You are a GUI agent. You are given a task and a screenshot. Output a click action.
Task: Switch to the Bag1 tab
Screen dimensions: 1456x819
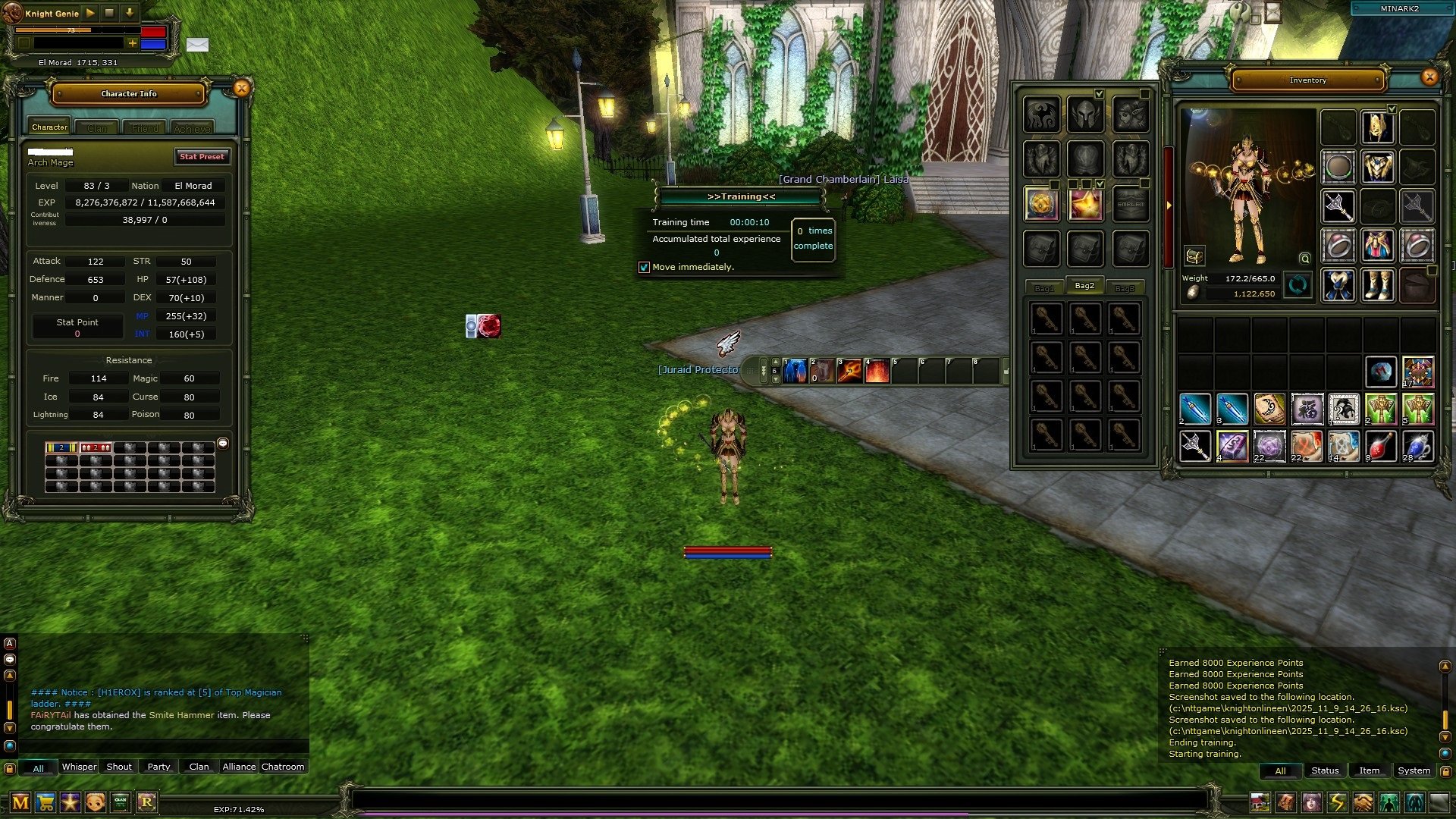coord(1044,288)
